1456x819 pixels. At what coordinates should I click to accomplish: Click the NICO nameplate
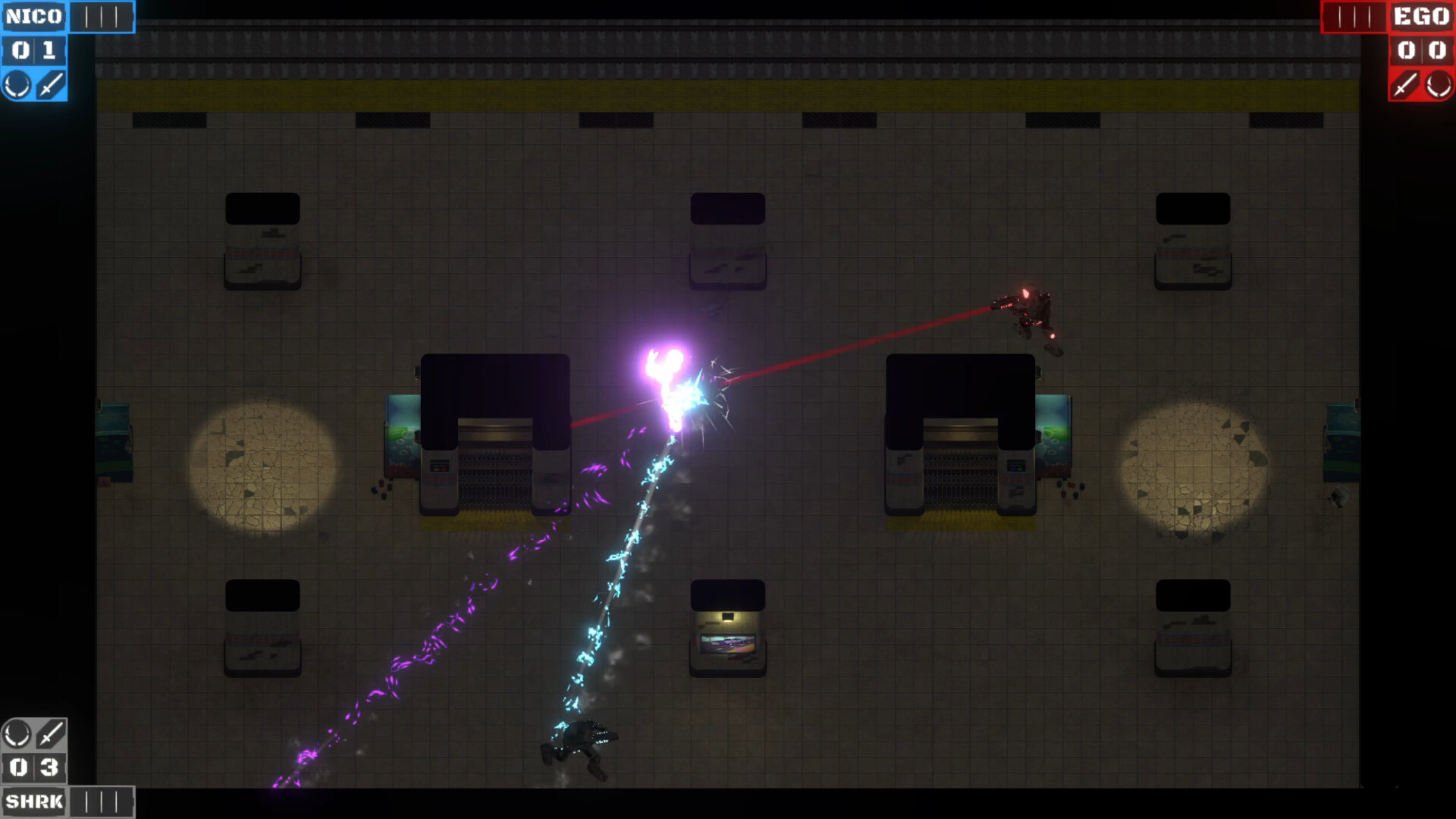point(34,15)
